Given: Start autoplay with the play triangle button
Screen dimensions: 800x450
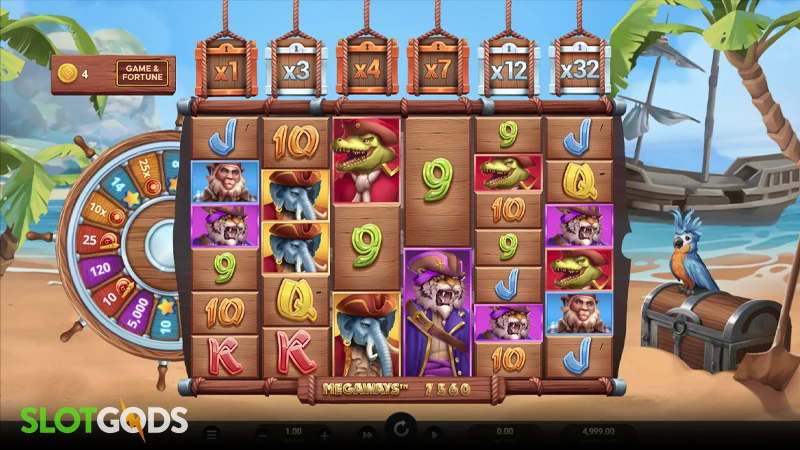Looking at the screenshot, I should pyautogui.click(x=435, y=435).
